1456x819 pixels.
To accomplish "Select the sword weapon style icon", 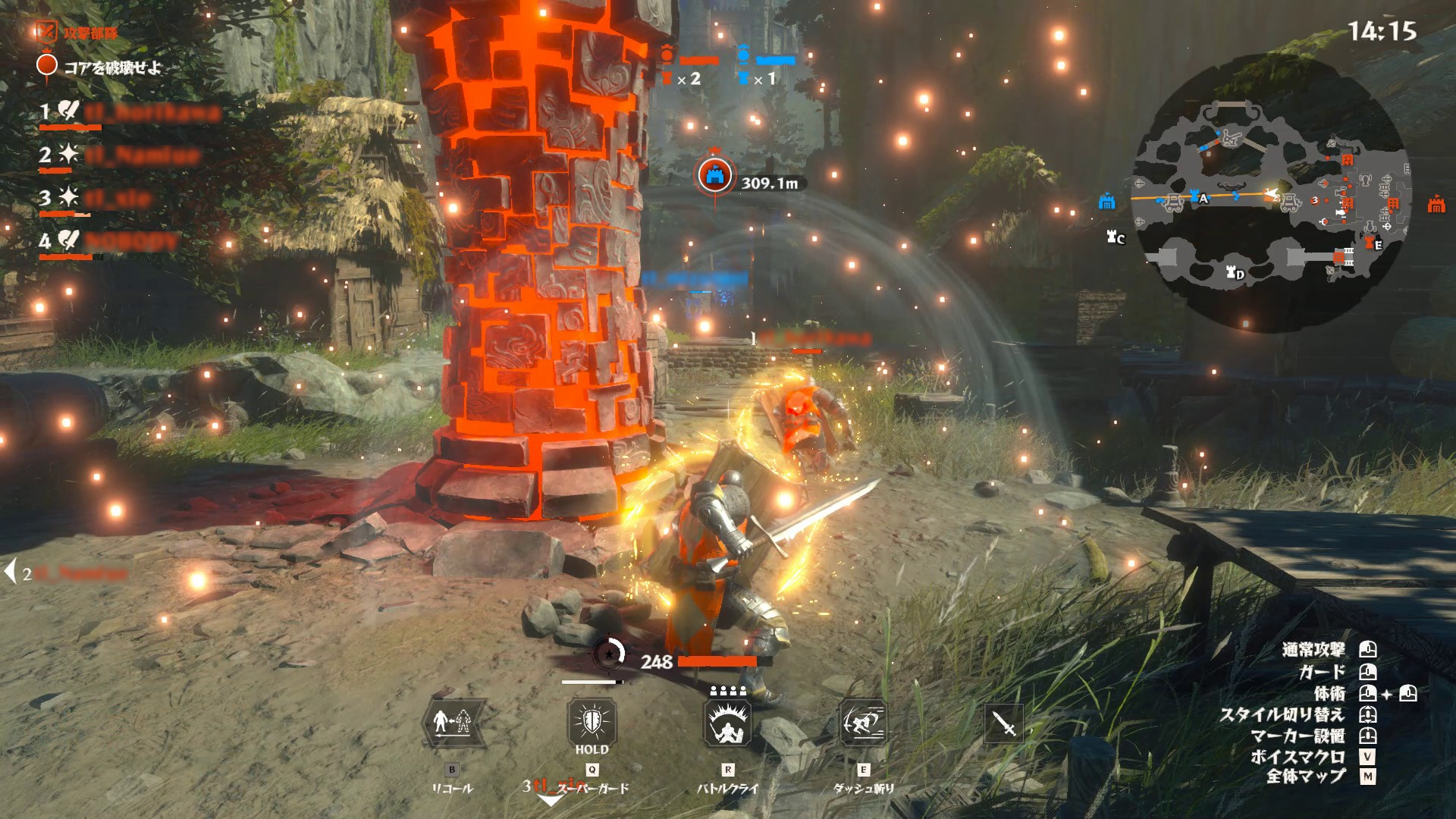I will [1004, 724].
